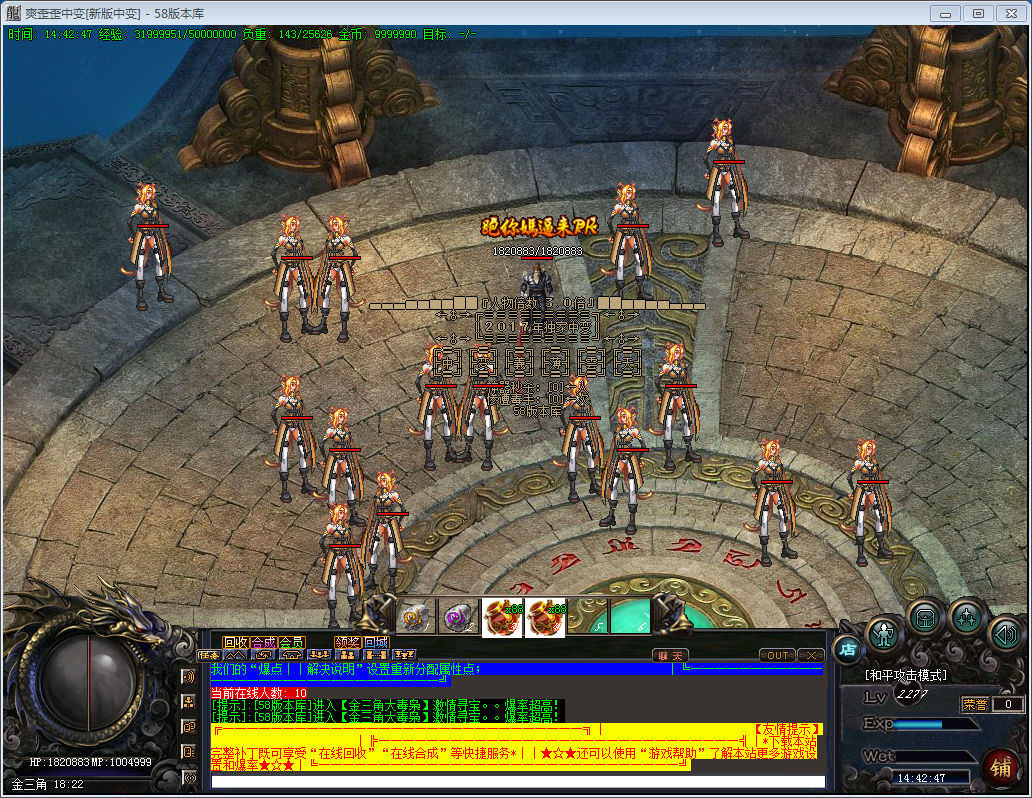Toggle the 聊天 chat button
Viewport: 1032px width, 798px height.
[x=671, y=655]
